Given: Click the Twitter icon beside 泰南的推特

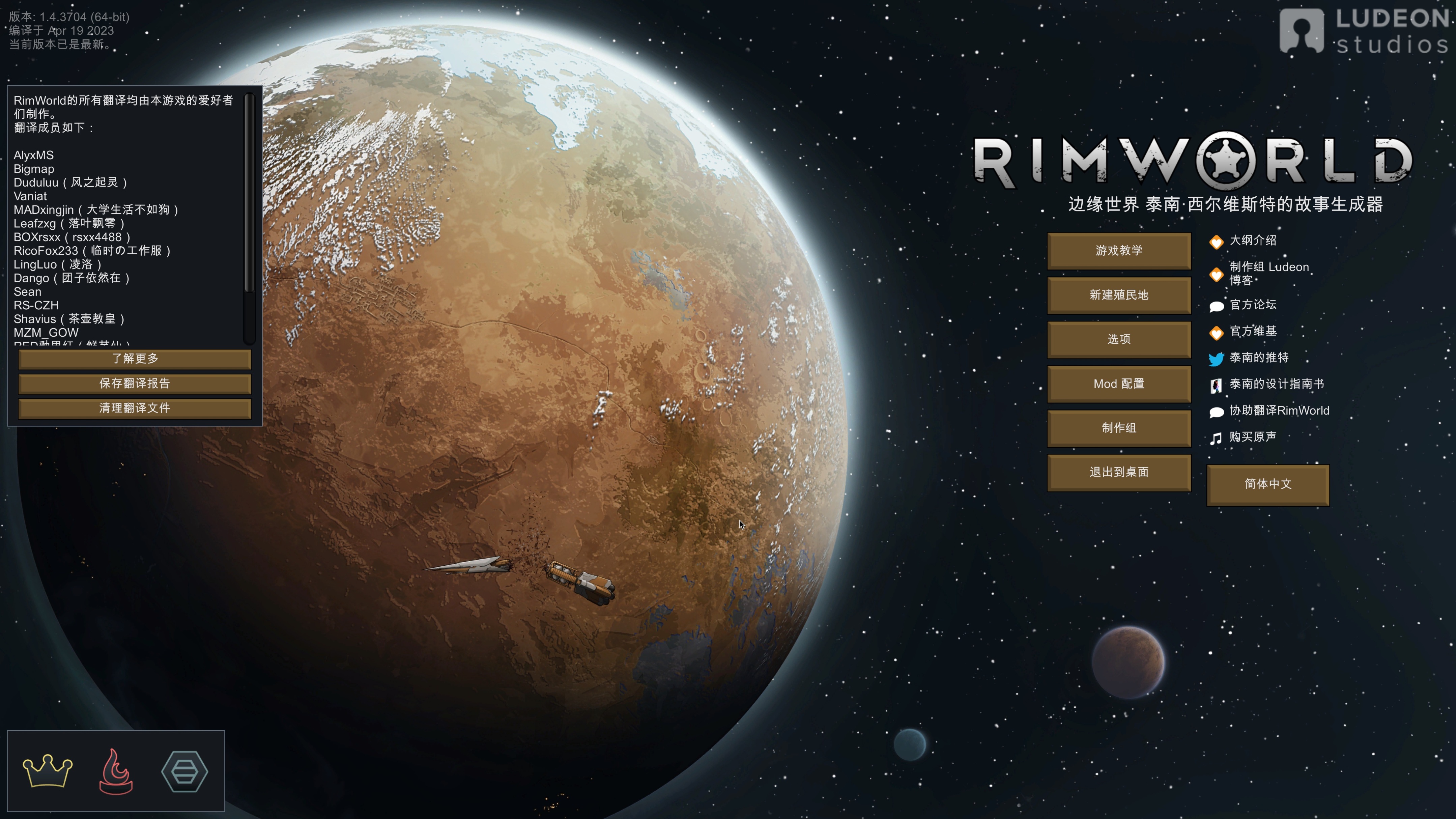Looking at the screenshot, I should tap(1216, 358).
